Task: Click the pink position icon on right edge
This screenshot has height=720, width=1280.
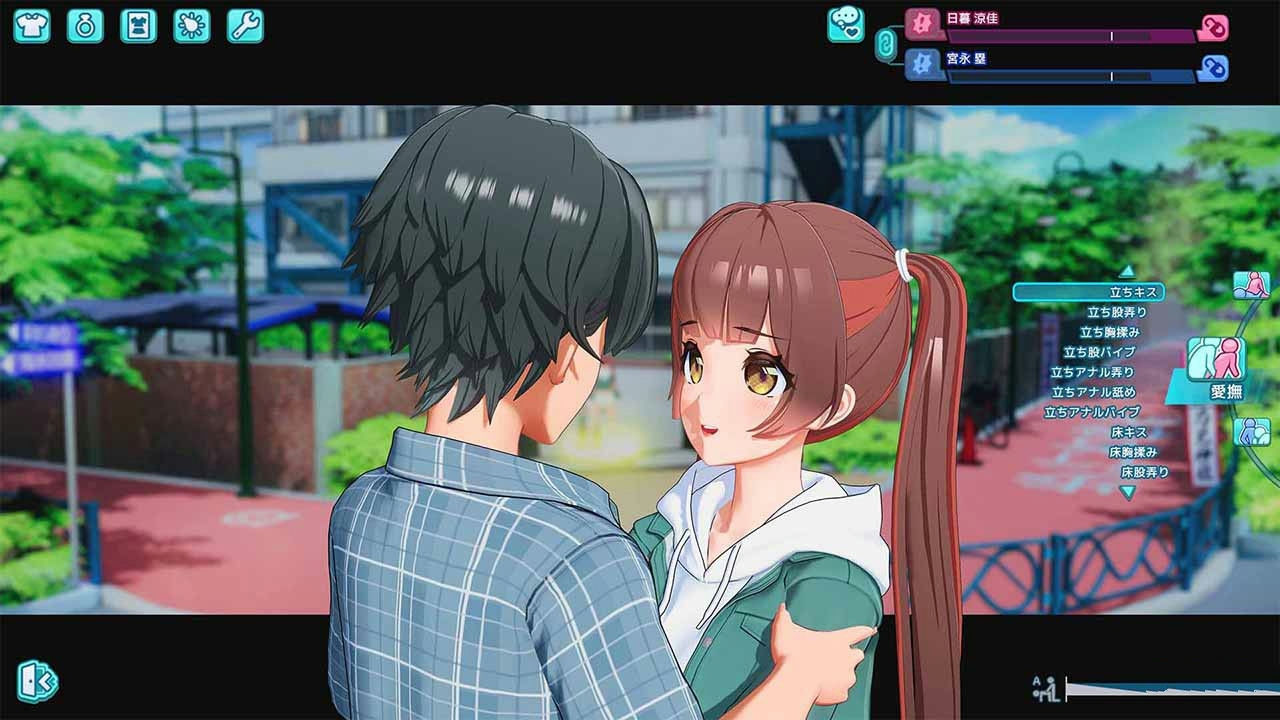Action: pos(1250,287)
